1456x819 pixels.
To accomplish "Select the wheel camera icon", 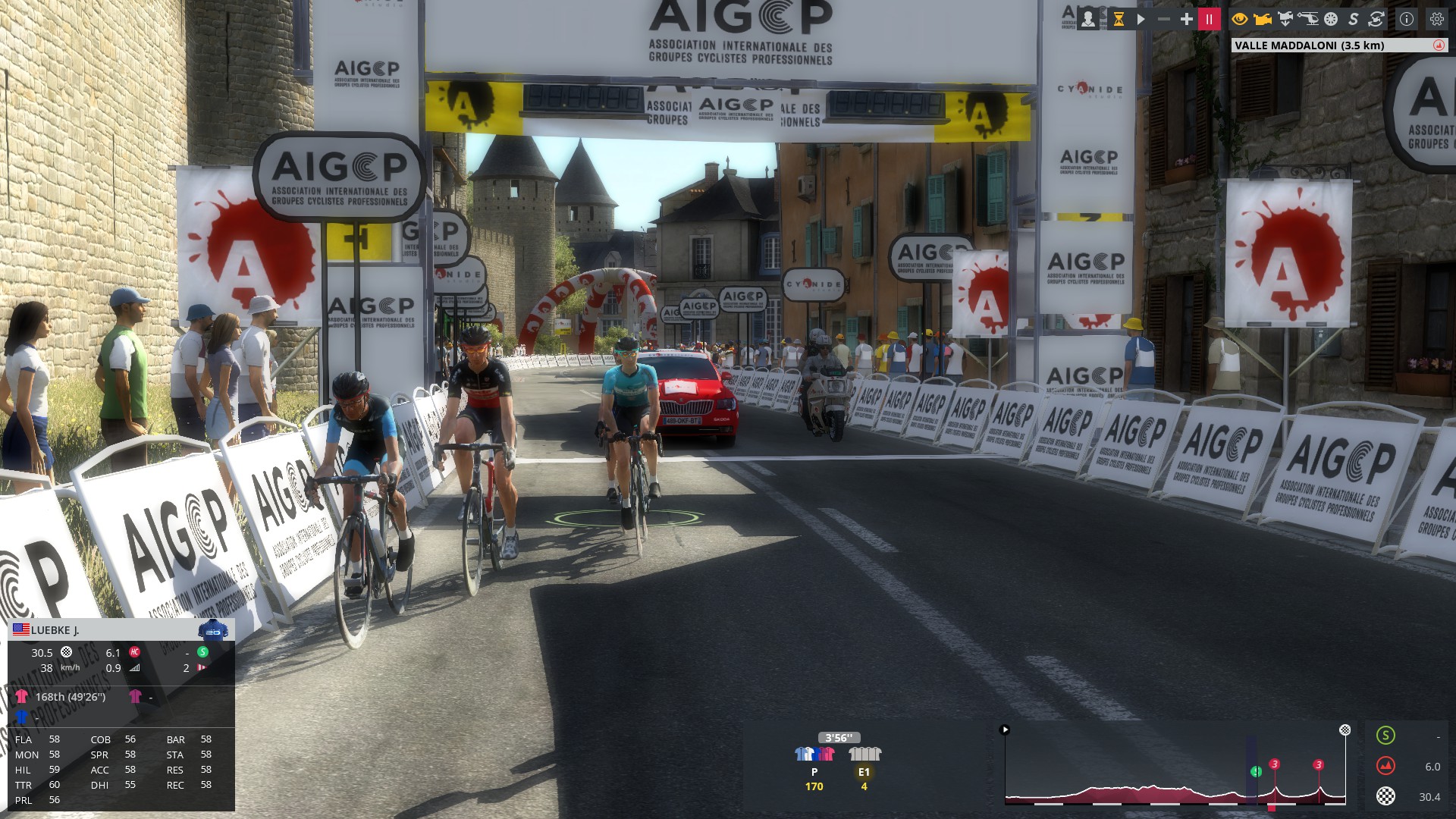I will 1330,20.
